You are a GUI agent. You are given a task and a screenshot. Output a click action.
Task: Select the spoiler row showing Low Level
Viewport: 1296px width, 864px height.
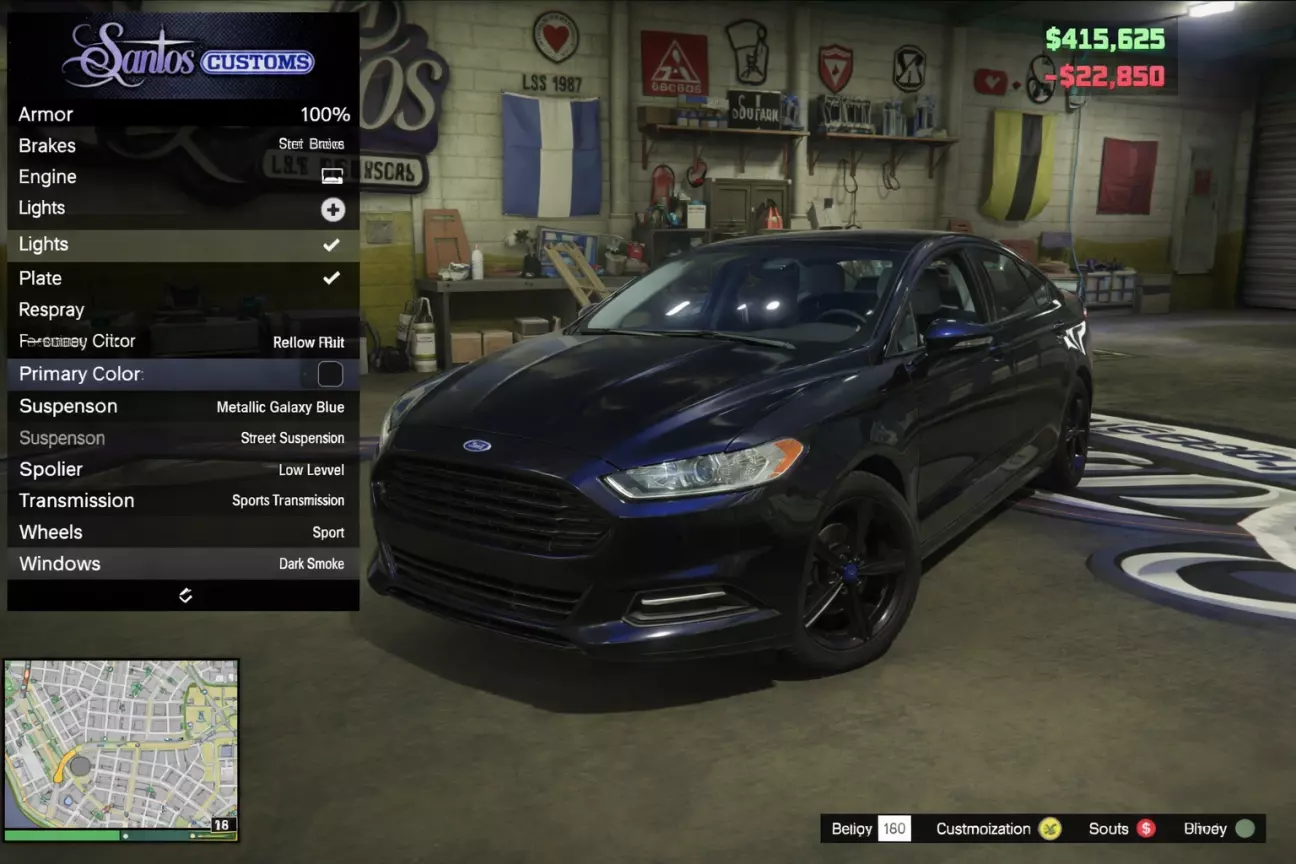click(x=183, y=469)
